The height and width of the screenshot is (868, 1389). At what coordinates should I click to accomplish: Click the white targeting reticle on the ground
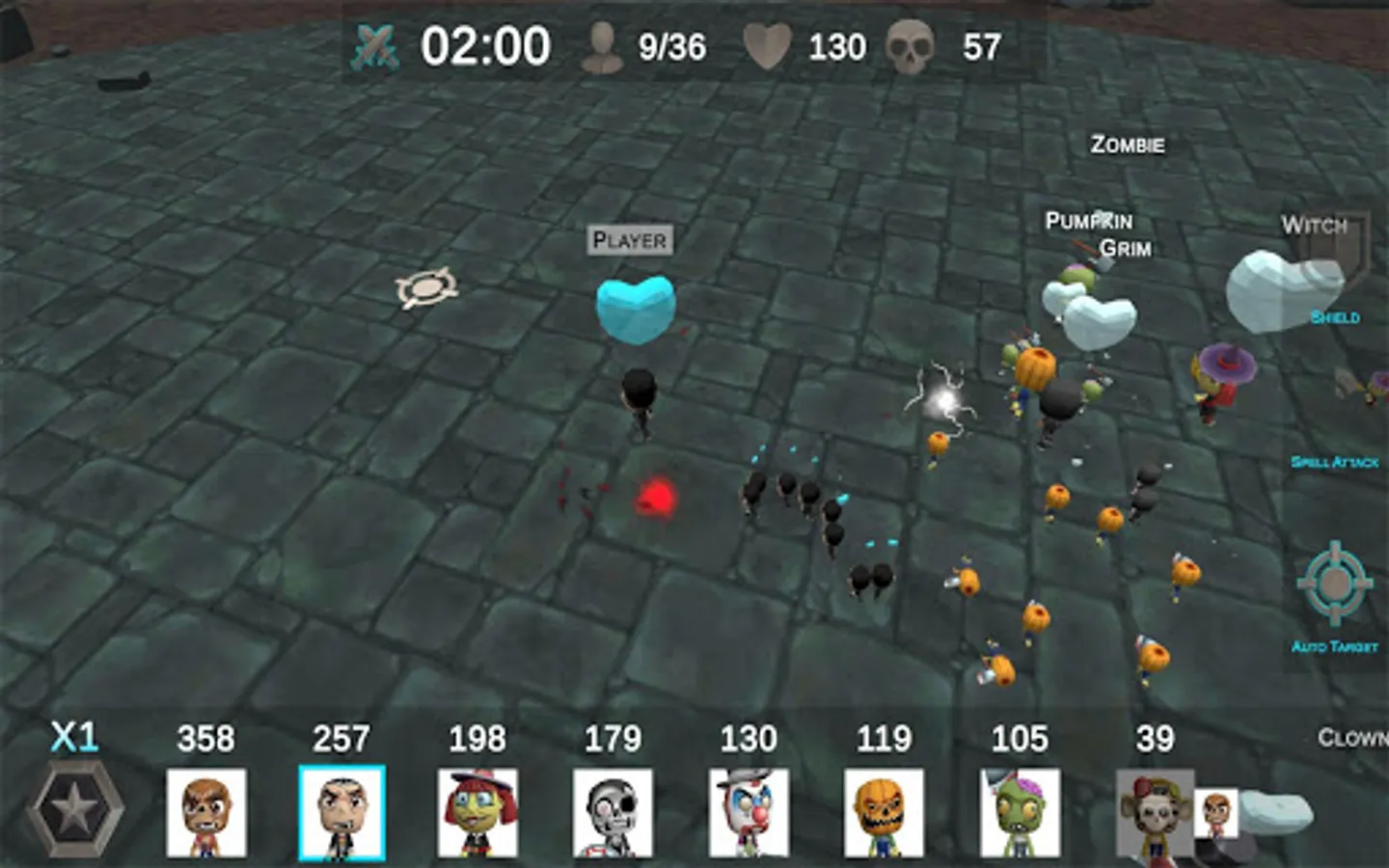coord(424,286)
